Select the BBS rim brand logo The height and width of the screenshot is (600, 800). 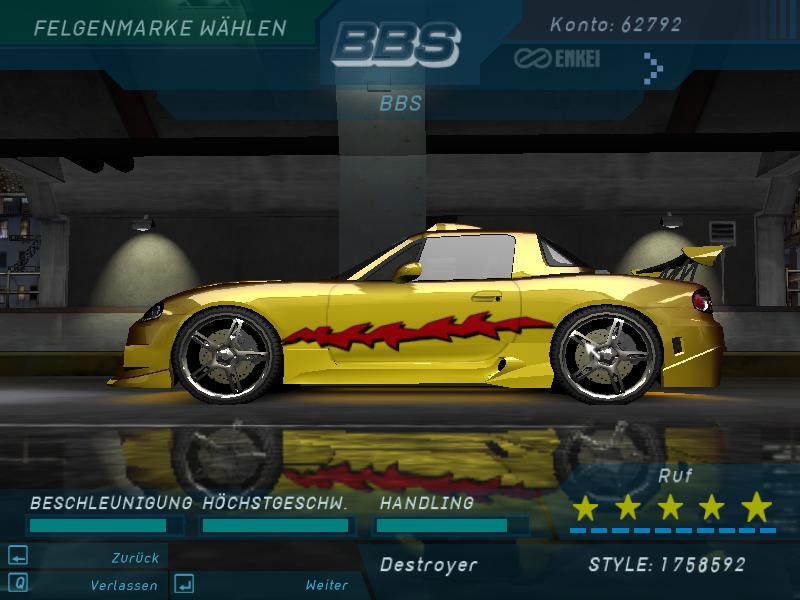pos(396,44)
